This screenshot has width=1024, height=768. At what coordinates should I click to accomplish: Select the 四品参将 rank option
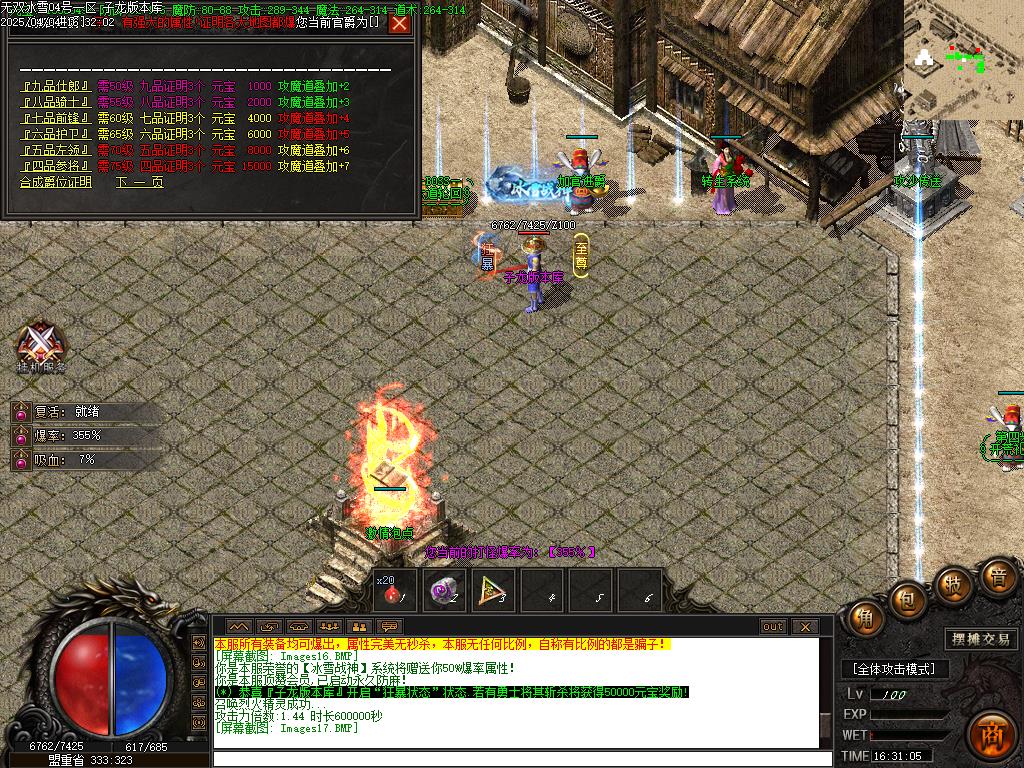click(x=56, y=166)
